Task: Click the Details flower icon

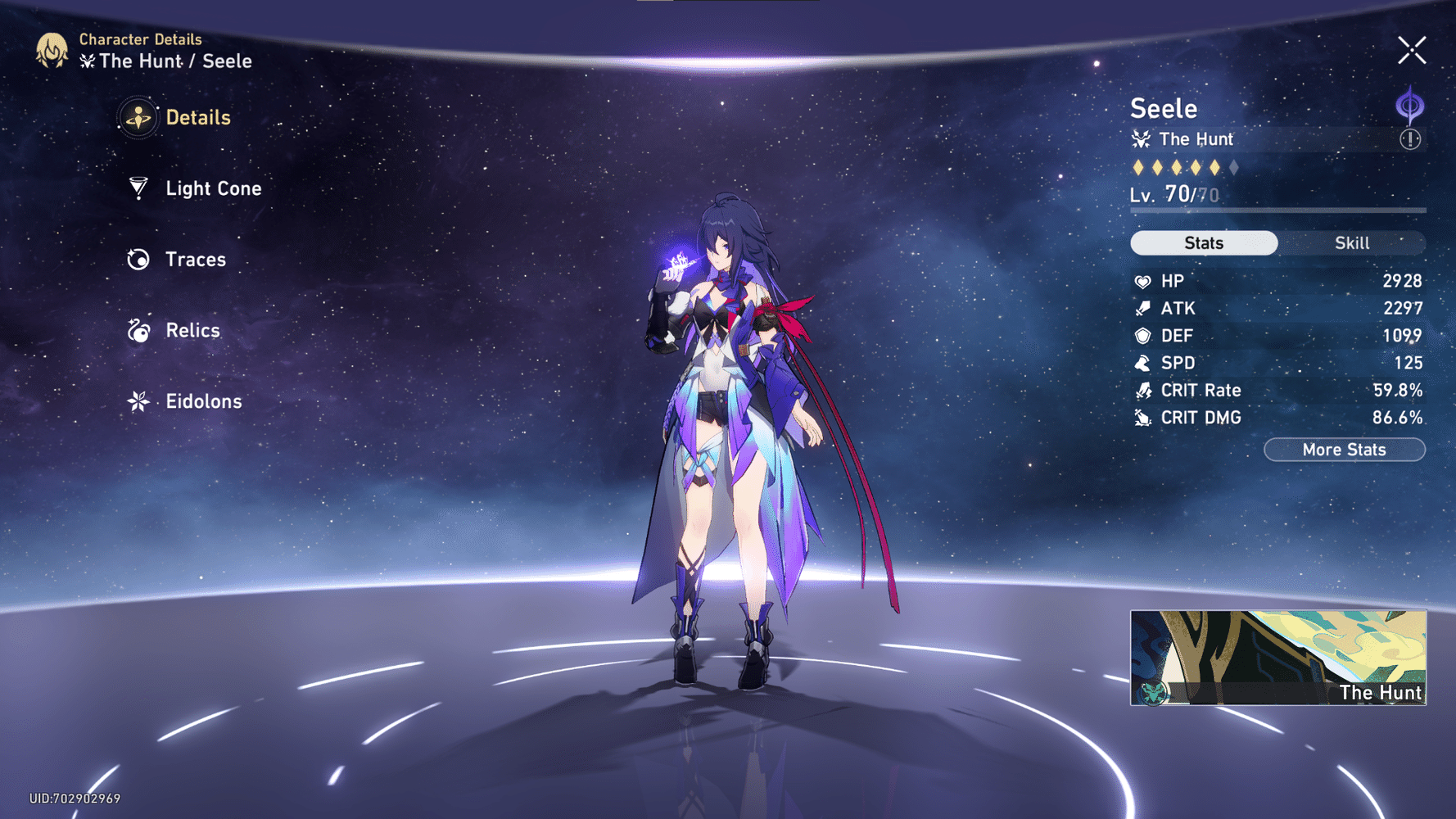Action: coord(137,117)
